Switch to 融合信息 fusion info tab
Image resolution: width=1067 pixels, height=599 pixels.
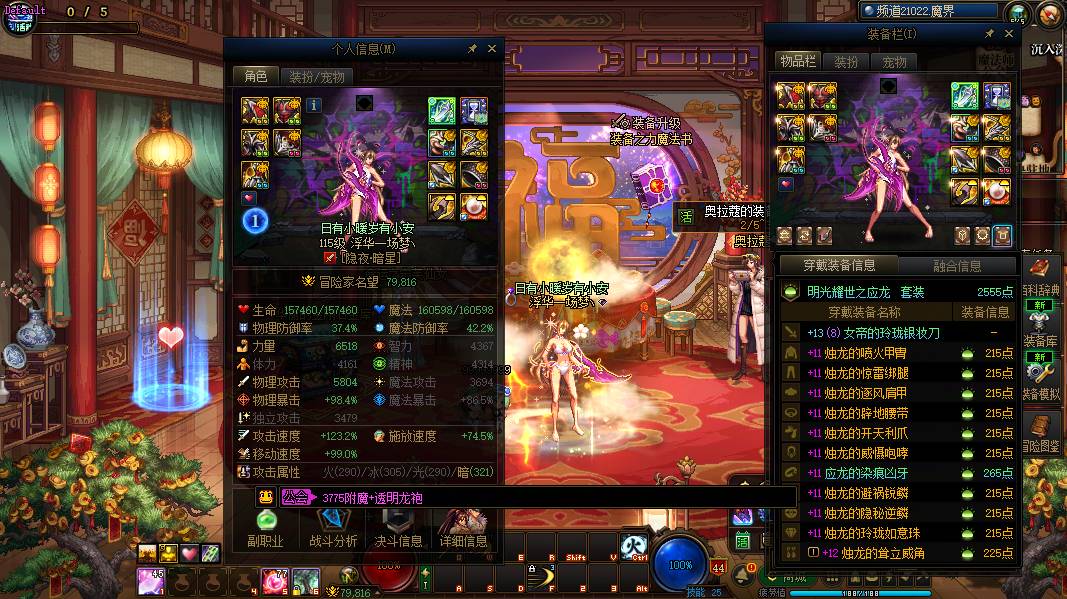[x=957, y=266]
